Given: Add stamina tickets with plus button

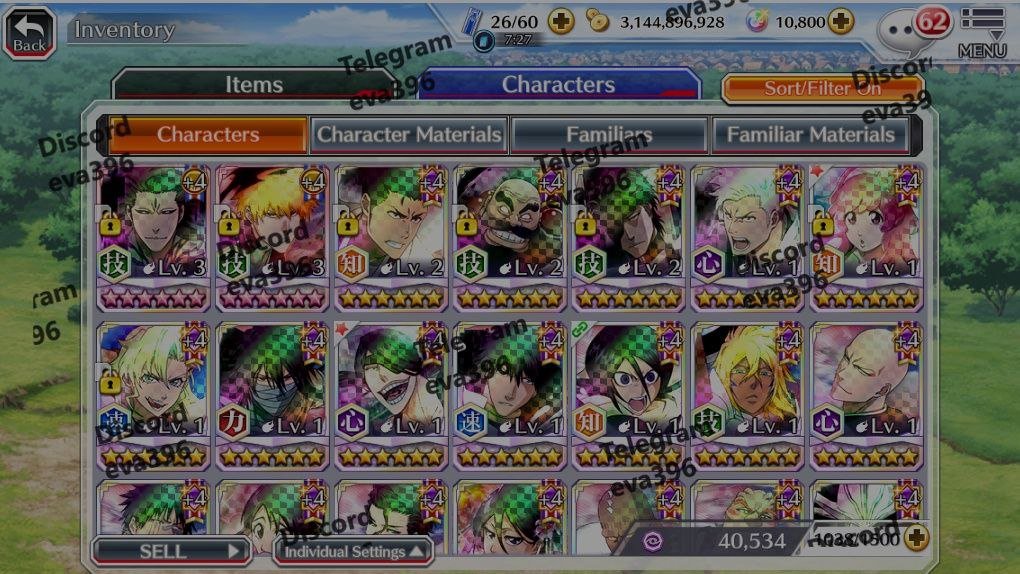Looking at the screenshot, I should coord(561,21).
